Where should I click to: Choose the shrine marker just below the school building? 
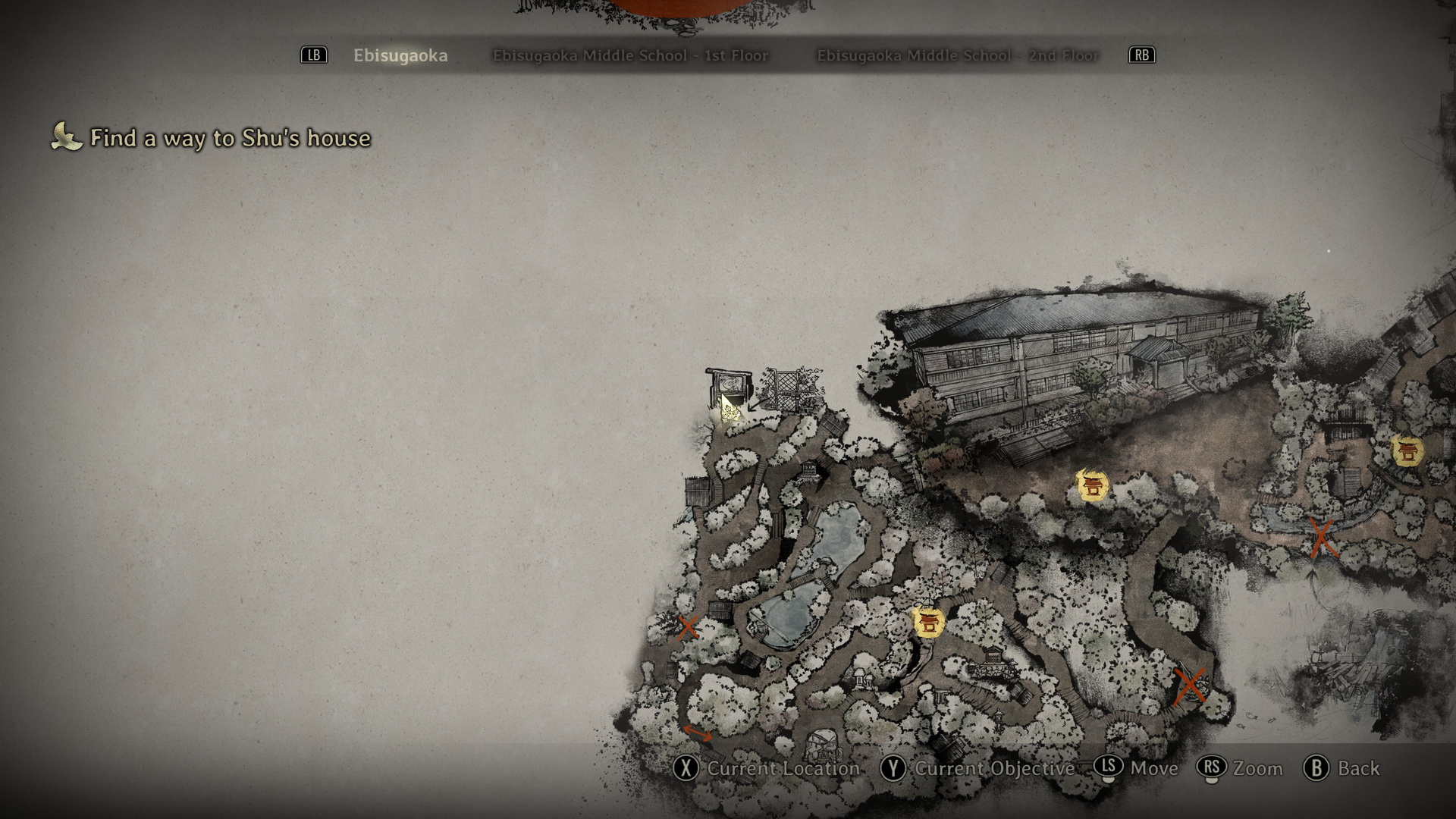tap(1093, 486)
